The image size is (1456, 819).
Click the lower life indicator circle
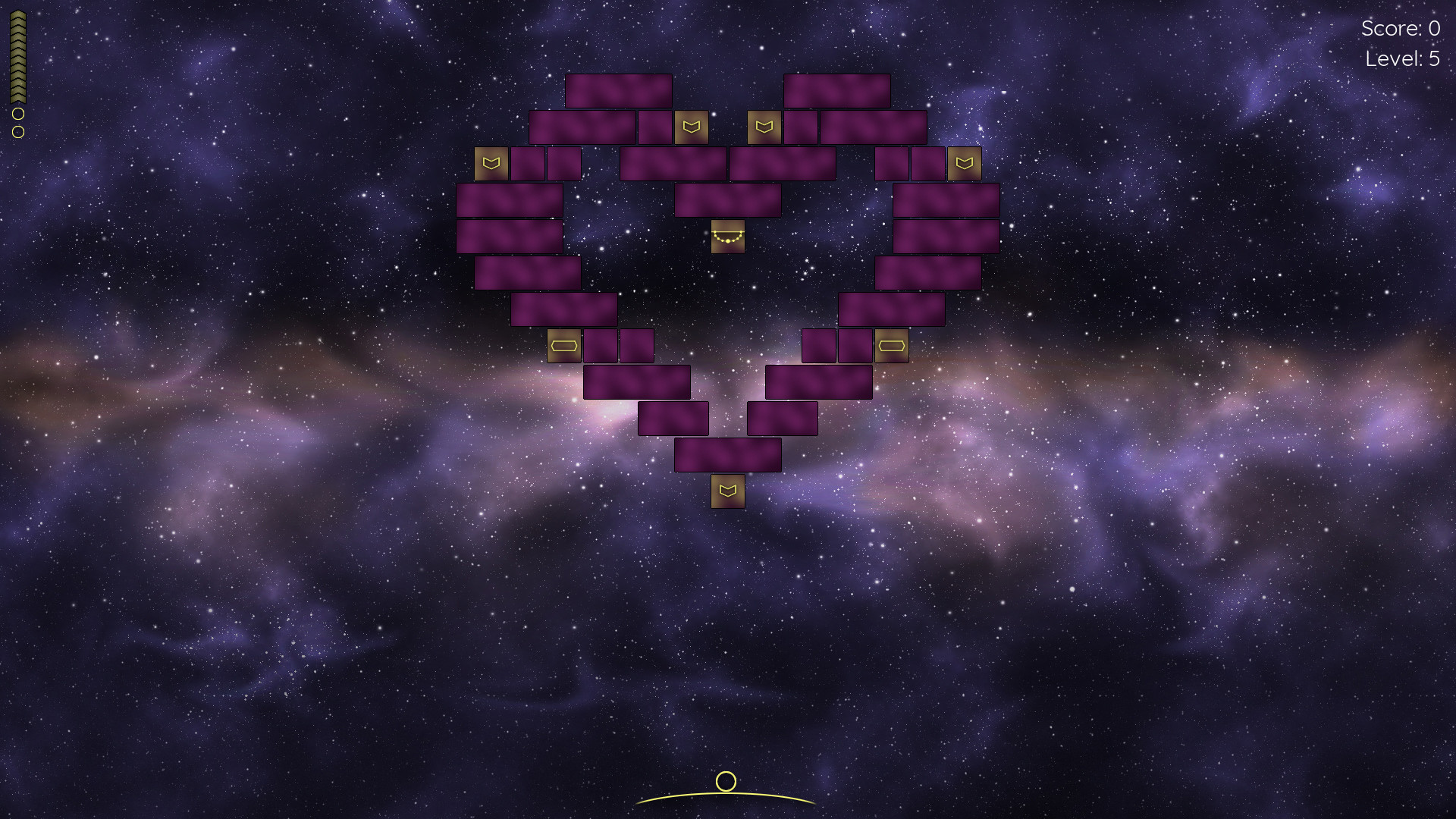(18, 133)
